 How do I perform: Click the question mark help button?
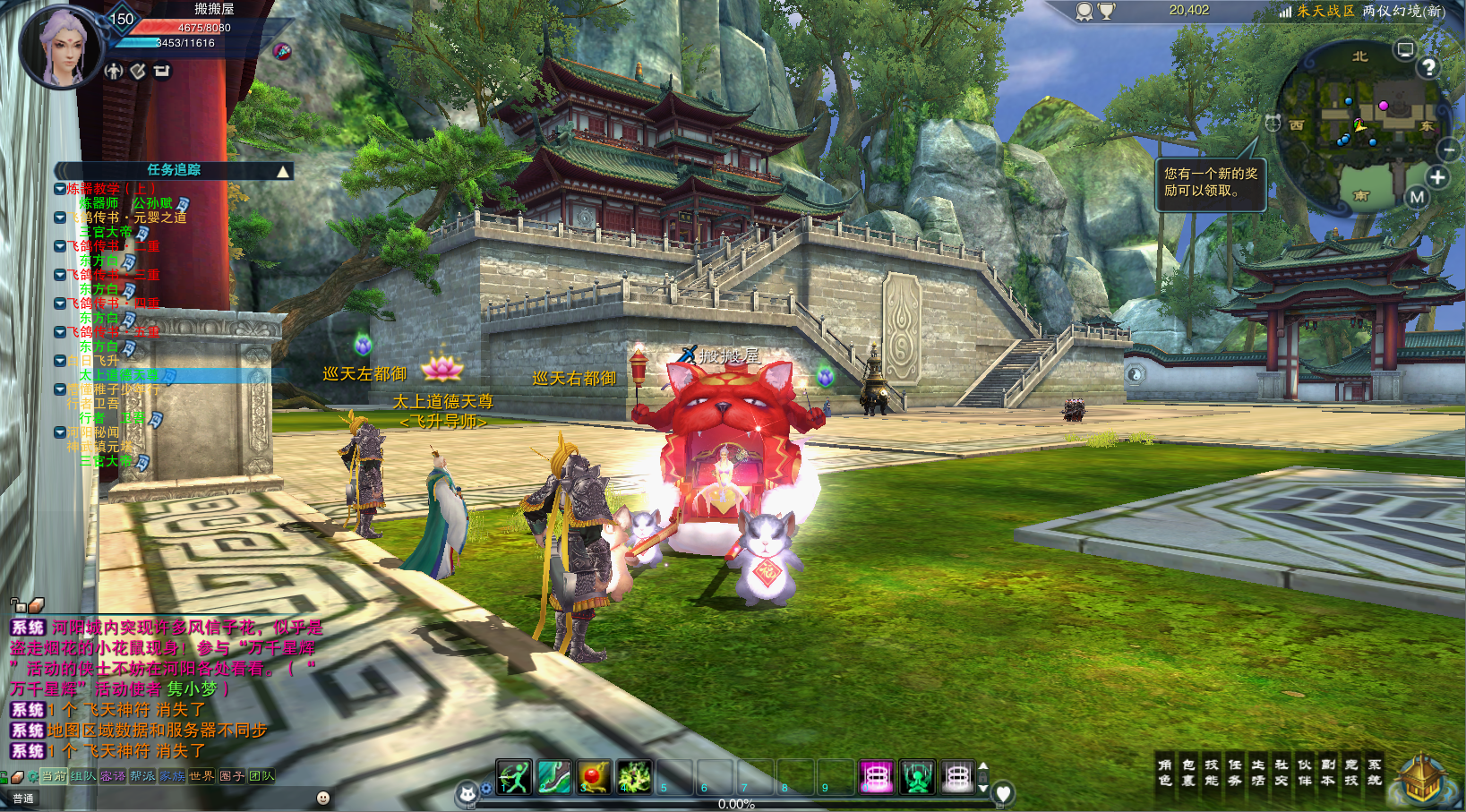pos(1428,67)
